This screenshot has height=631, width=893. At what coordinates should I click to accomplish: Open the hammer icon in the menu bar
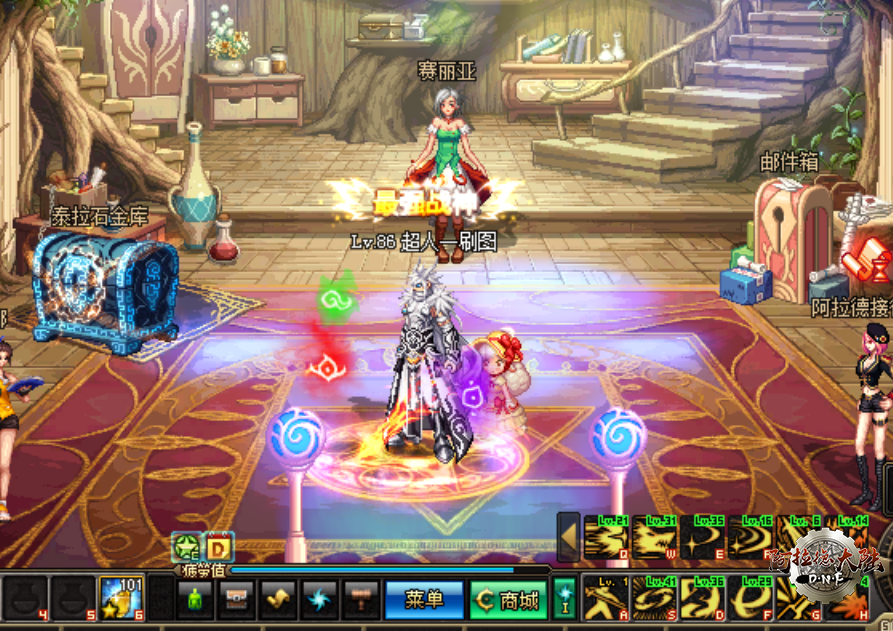point(359,600)
